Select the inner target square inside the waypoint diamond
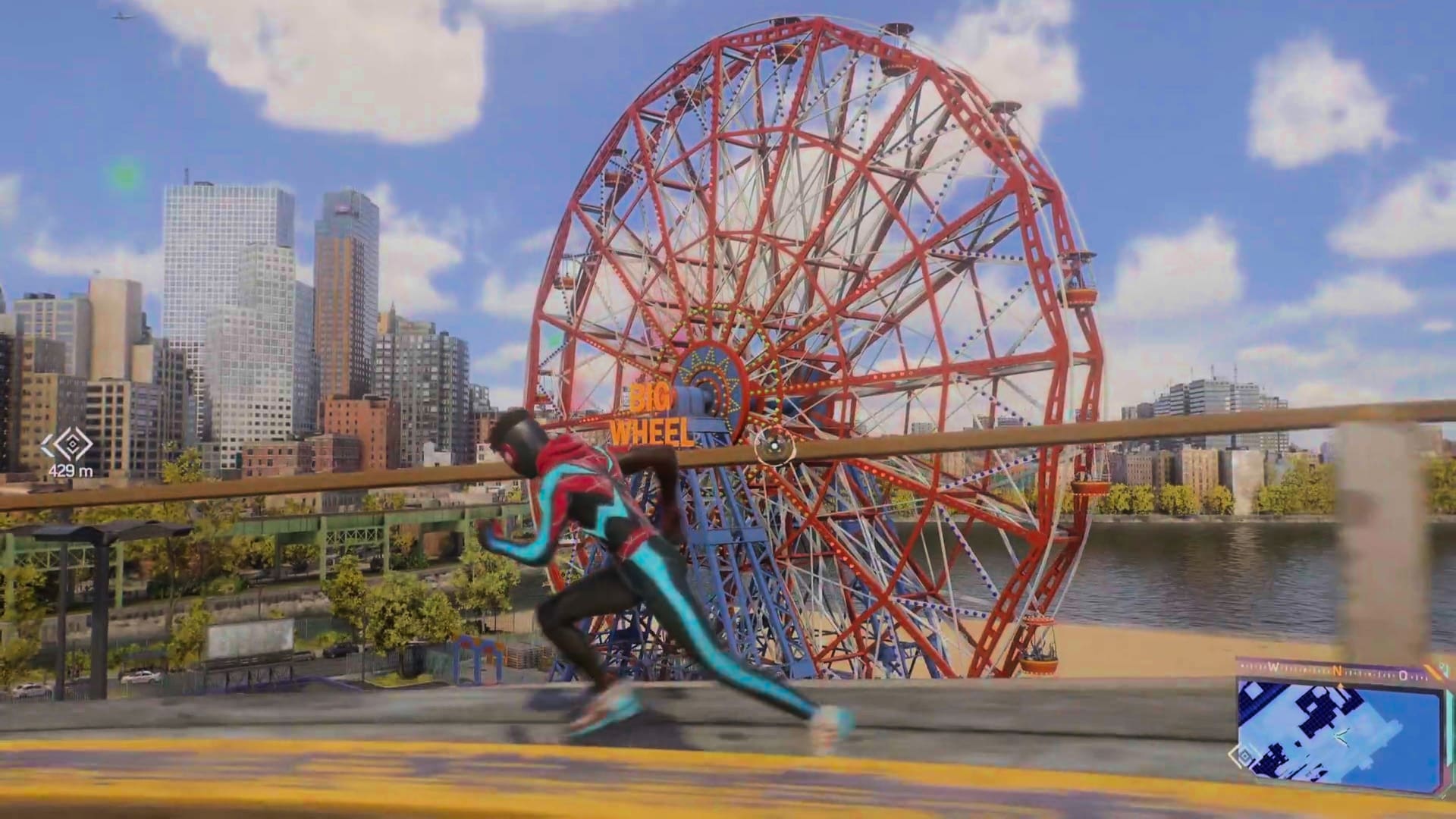Image resolution: width=1456 pixels, height=819 pixels. tap(73, 444)
